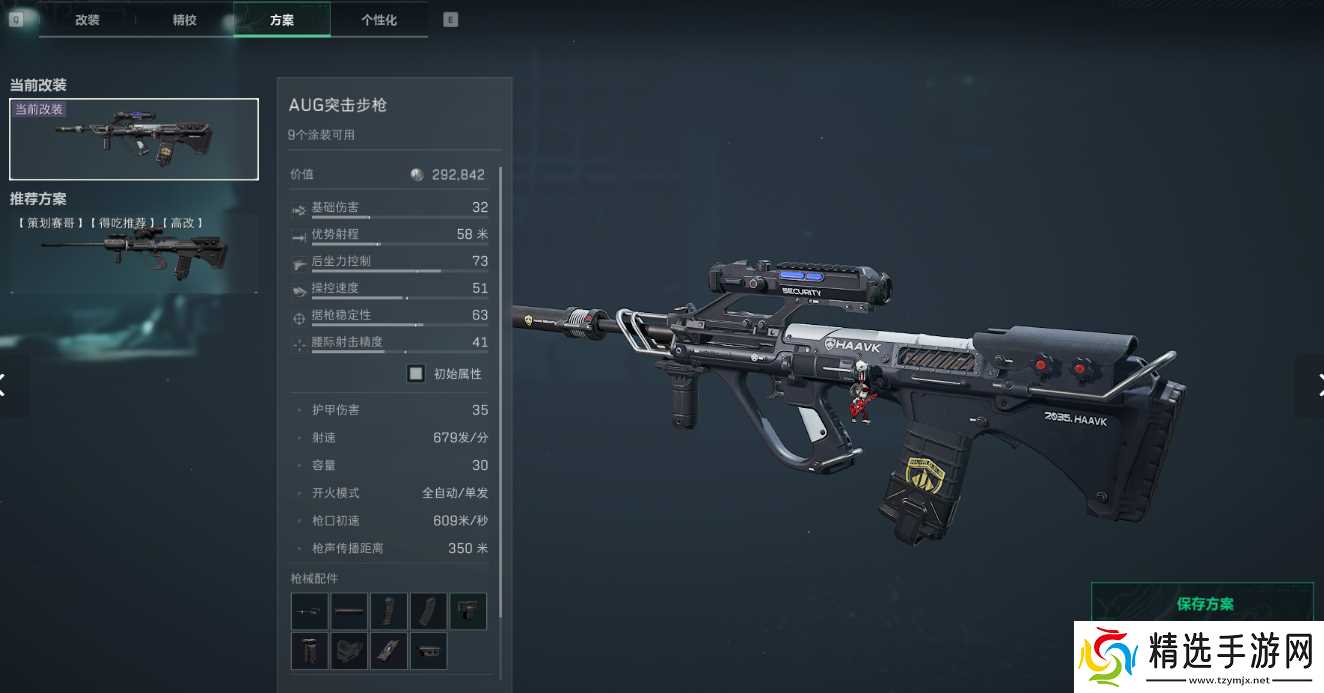Pick the vertical foregrip attachment slot
This screenshot has width=1324, height=693.
310,651
